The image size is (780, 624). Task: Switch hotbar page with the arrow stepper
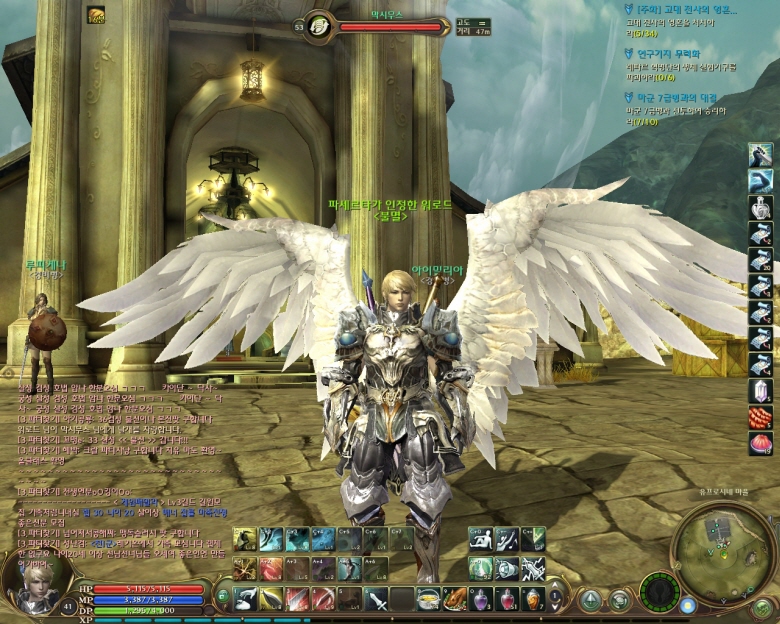[x=556, y=598]
